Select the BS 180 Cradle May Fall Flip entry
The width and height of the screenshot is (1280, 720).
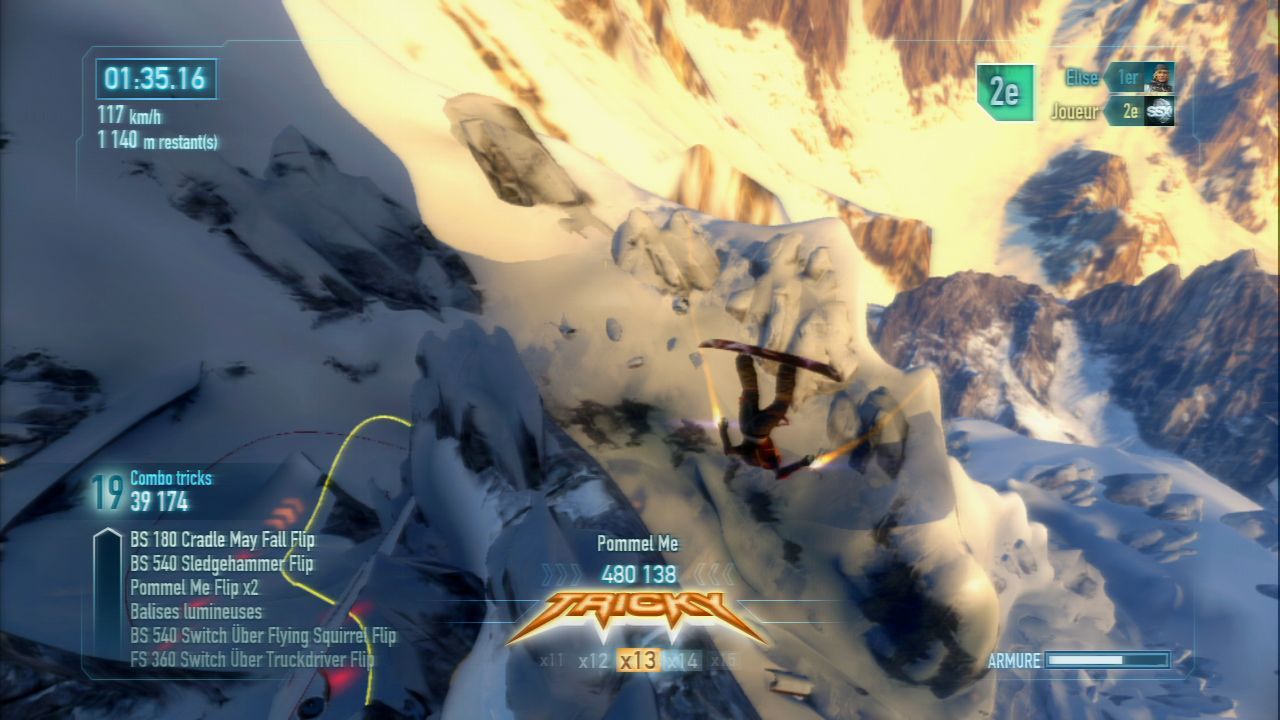pos(222,541)
